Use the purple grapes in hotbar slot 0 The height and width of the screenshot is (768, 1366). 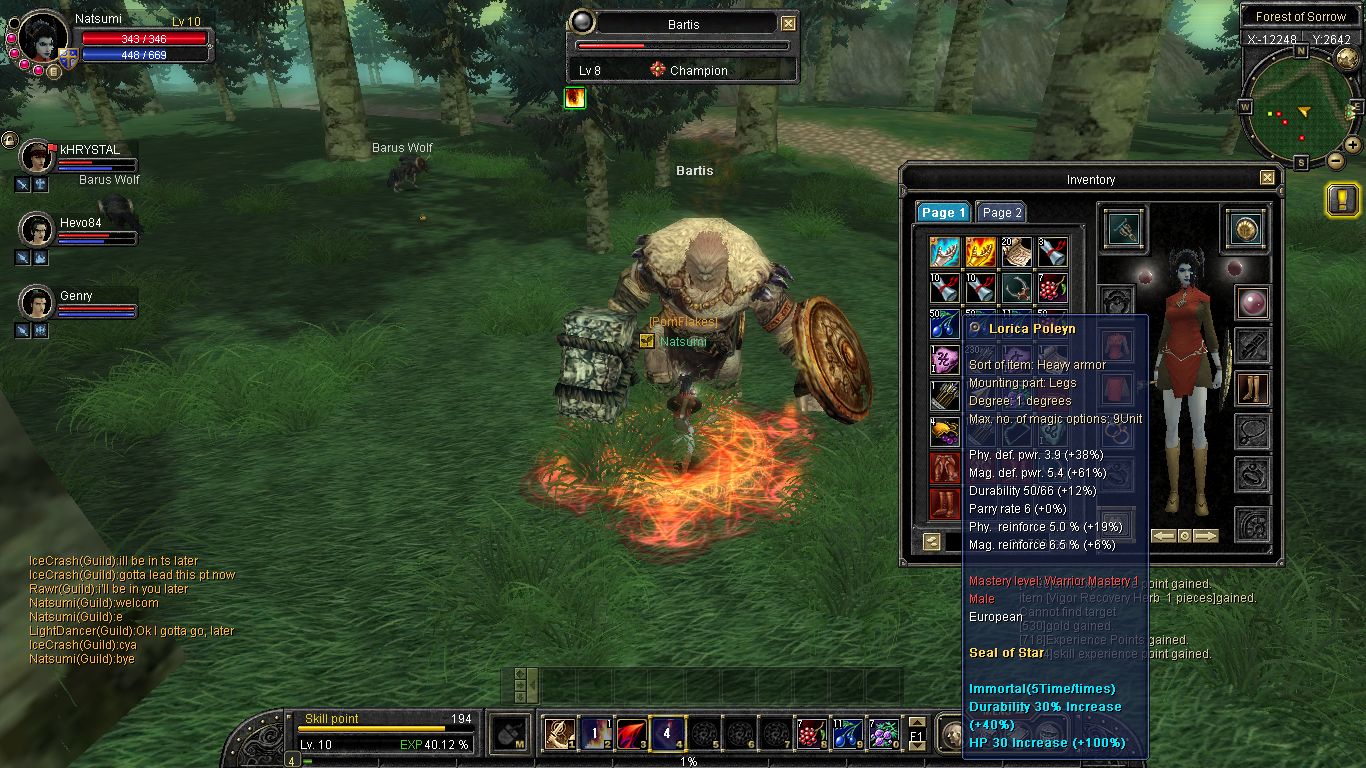click(882, 734)
